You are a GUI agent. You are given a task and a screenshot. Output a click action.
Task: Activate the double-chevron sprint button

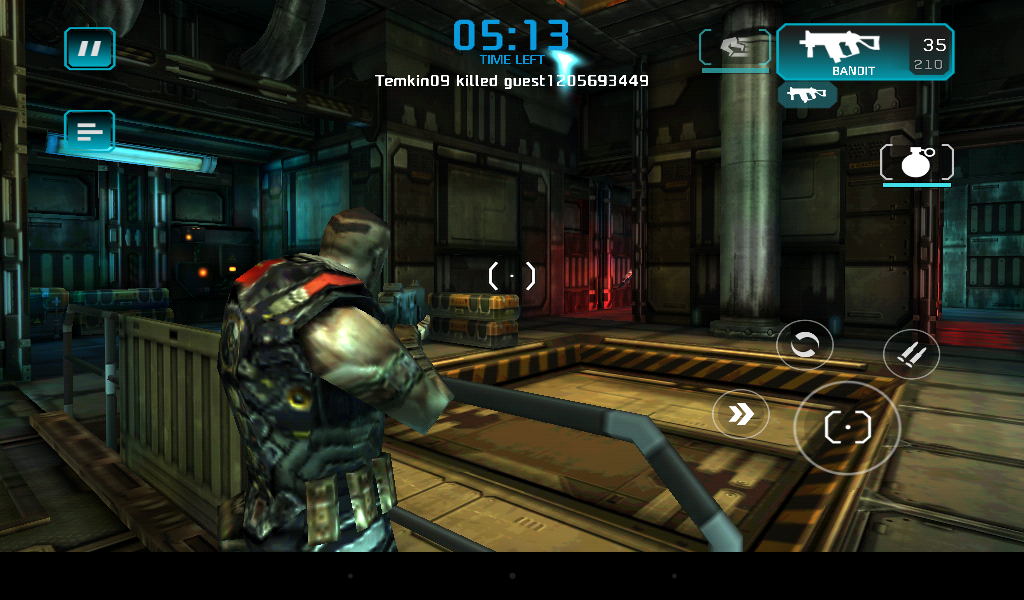click(x=741, y=414)
